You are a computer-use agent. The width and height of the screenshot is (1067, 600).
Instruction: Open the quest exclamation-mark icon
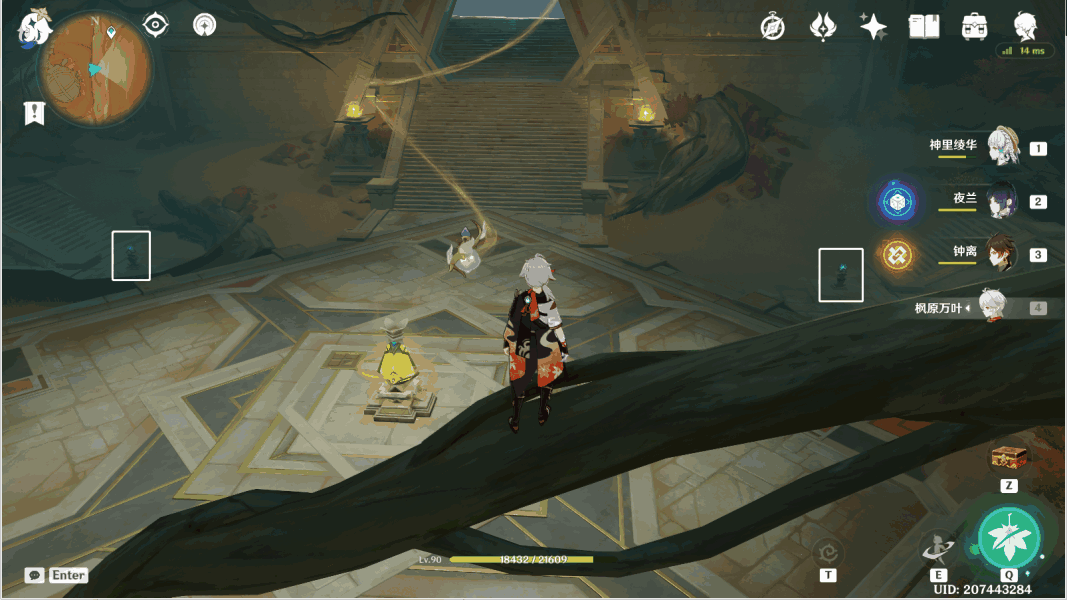click(35, 113)
